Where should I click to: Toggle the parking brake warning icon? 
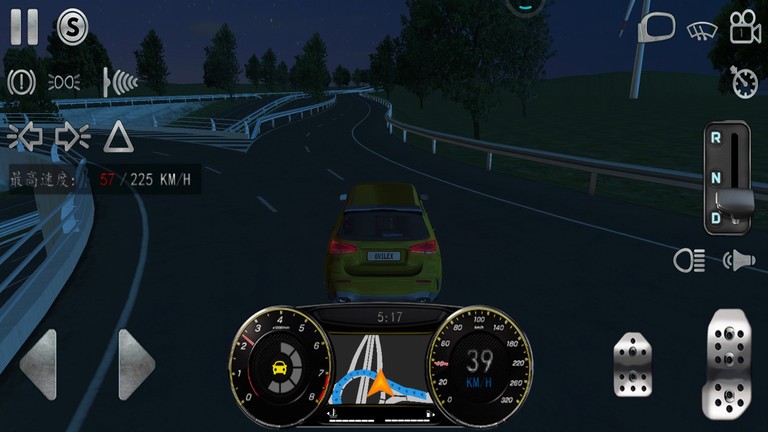pos(21,82)
